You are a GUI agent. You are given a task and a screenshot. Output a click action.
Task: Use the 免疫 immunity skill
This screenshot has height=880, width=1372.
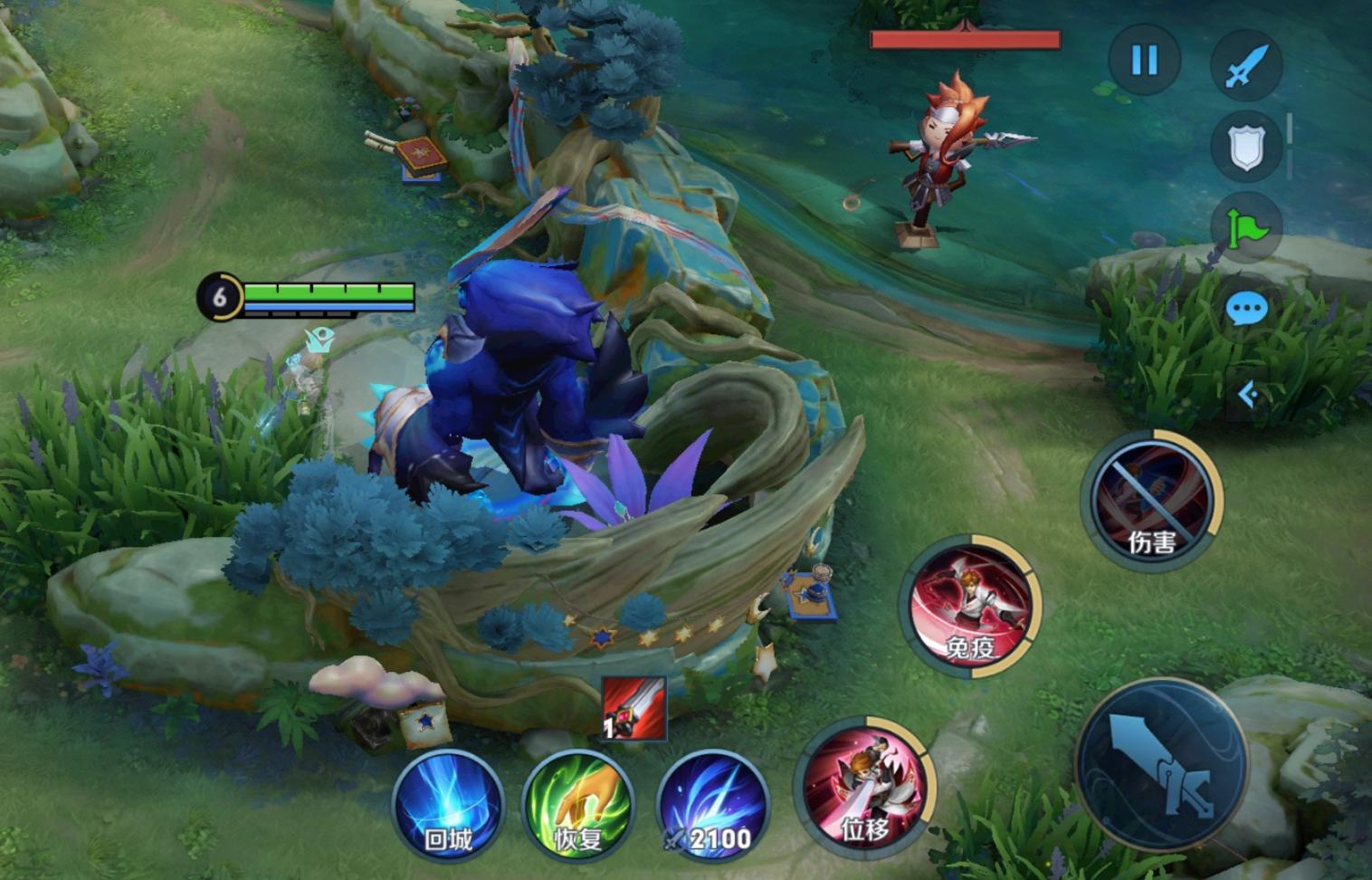(x=970, y=605)
